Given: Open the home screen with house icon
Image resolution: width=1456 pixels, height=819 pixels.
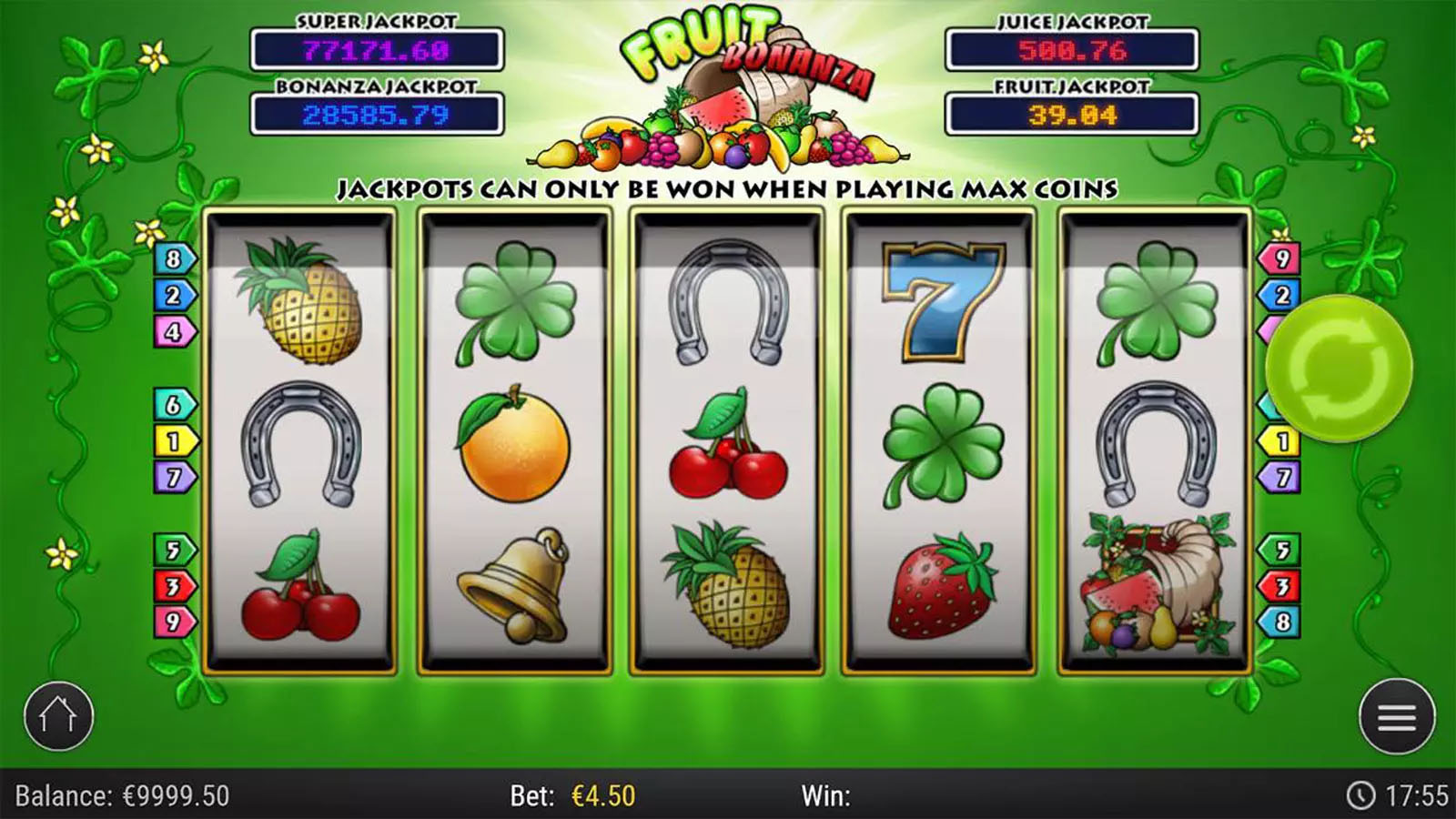Looking at the screenshot, I should pos(59,716).
